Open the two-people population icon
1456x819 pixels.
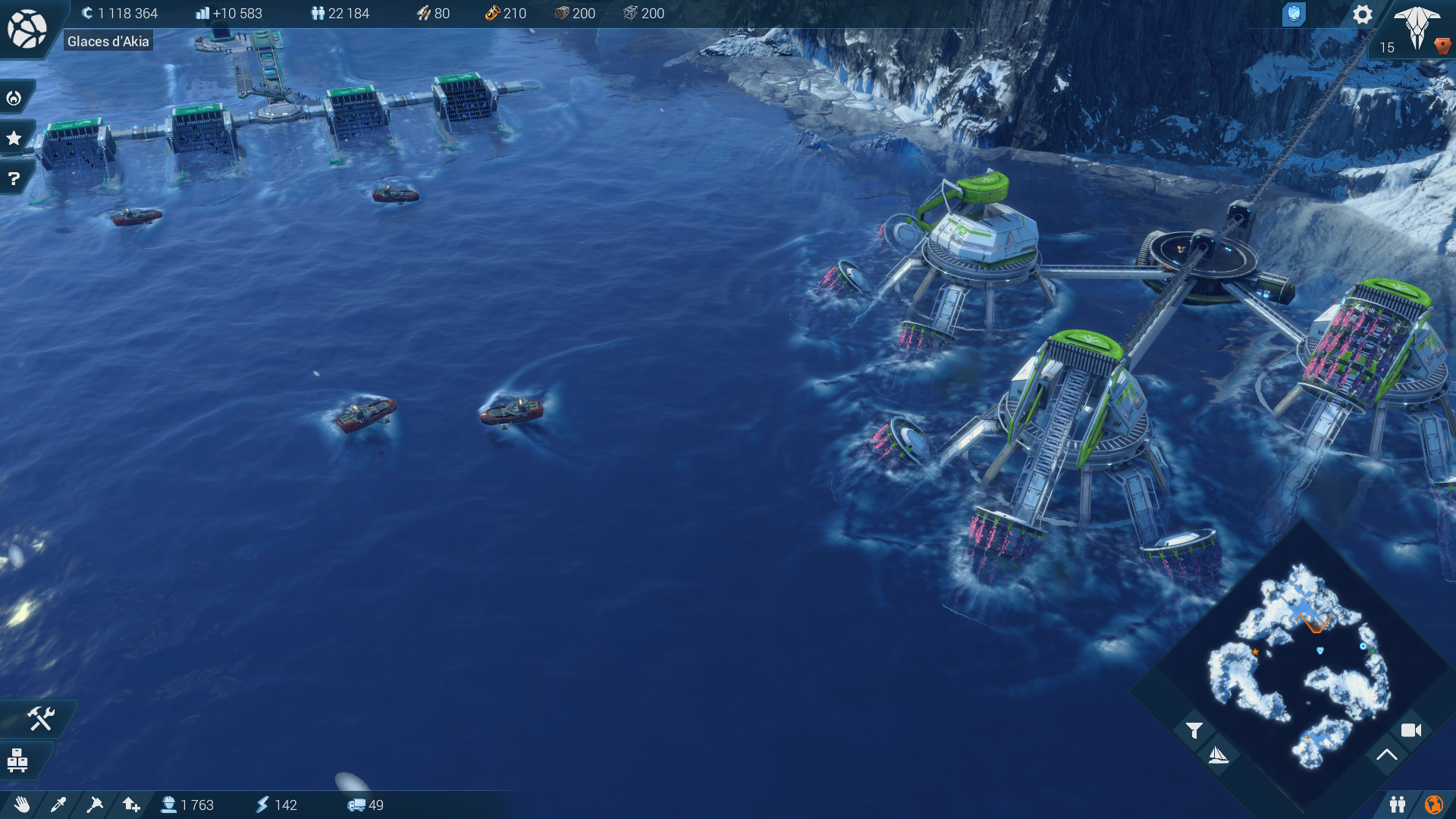[1397, 805]
